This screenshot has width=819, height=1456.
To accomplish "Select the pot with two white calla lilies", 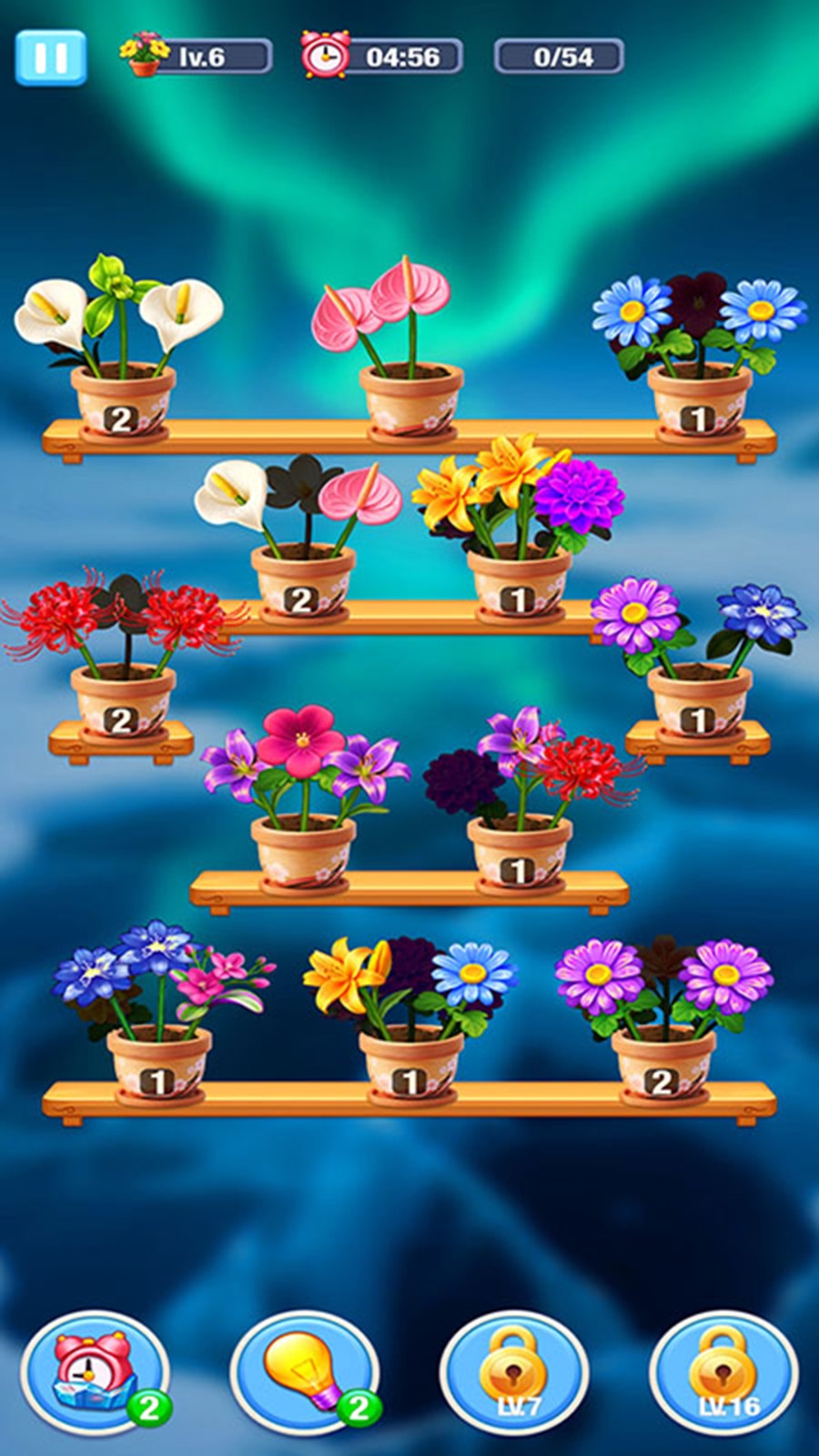I will 122,397.
